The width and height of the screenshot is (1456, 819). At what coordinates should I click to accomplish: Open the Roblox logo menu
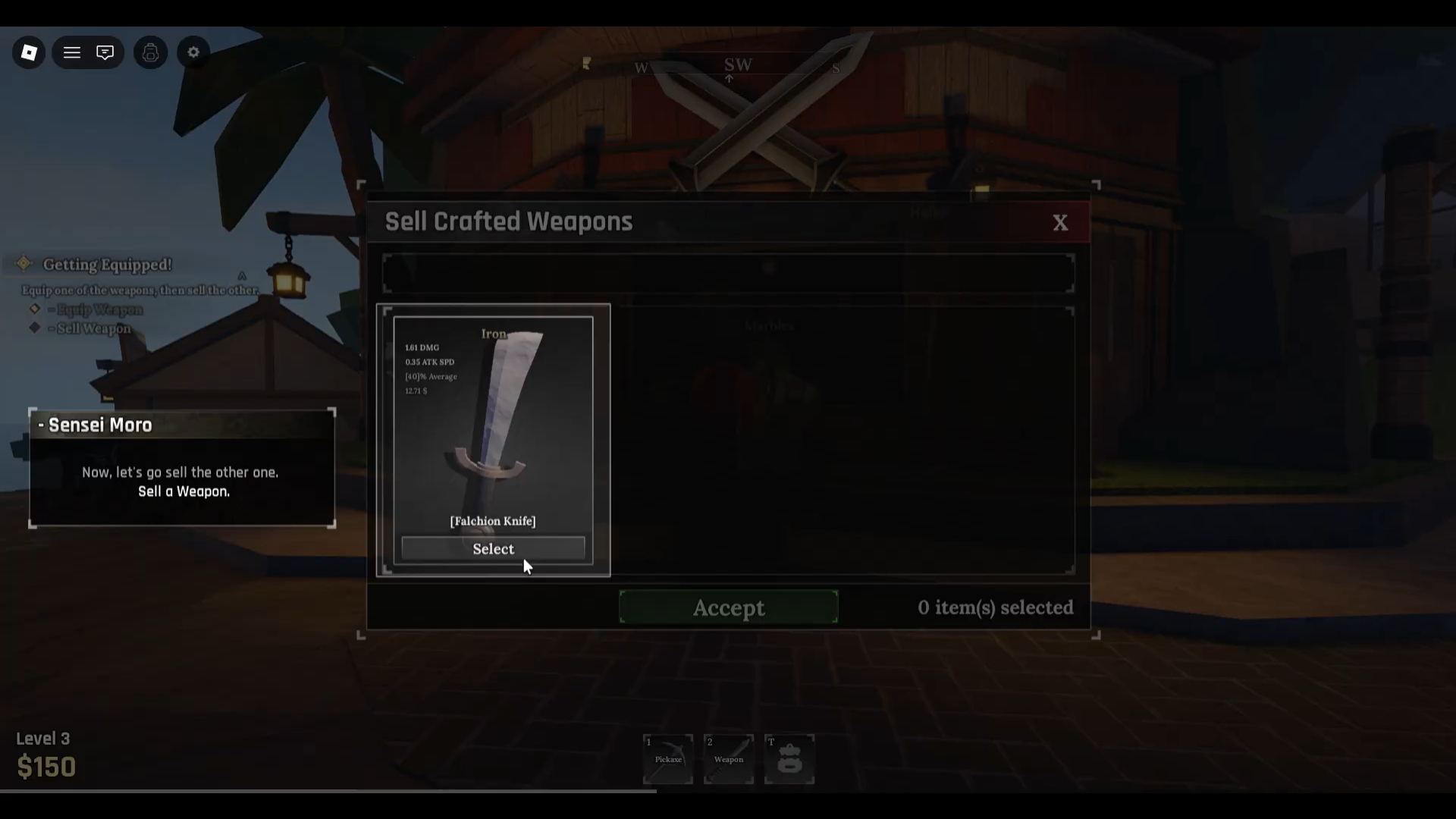pos(29,52)
